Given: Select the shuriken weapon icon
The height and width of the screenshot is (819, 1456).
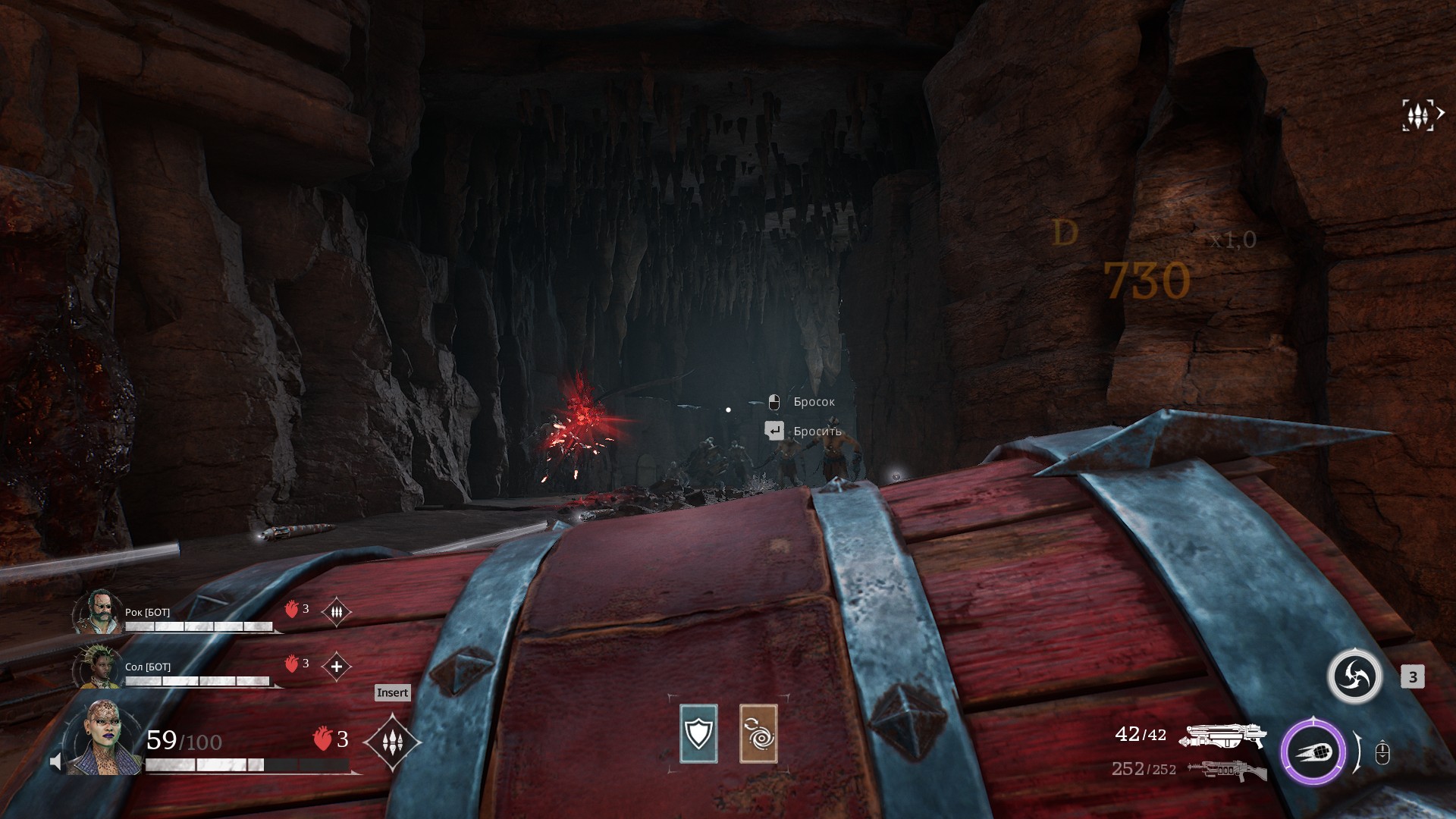Looking at the screenshot, I should (x=1354, y=676).
